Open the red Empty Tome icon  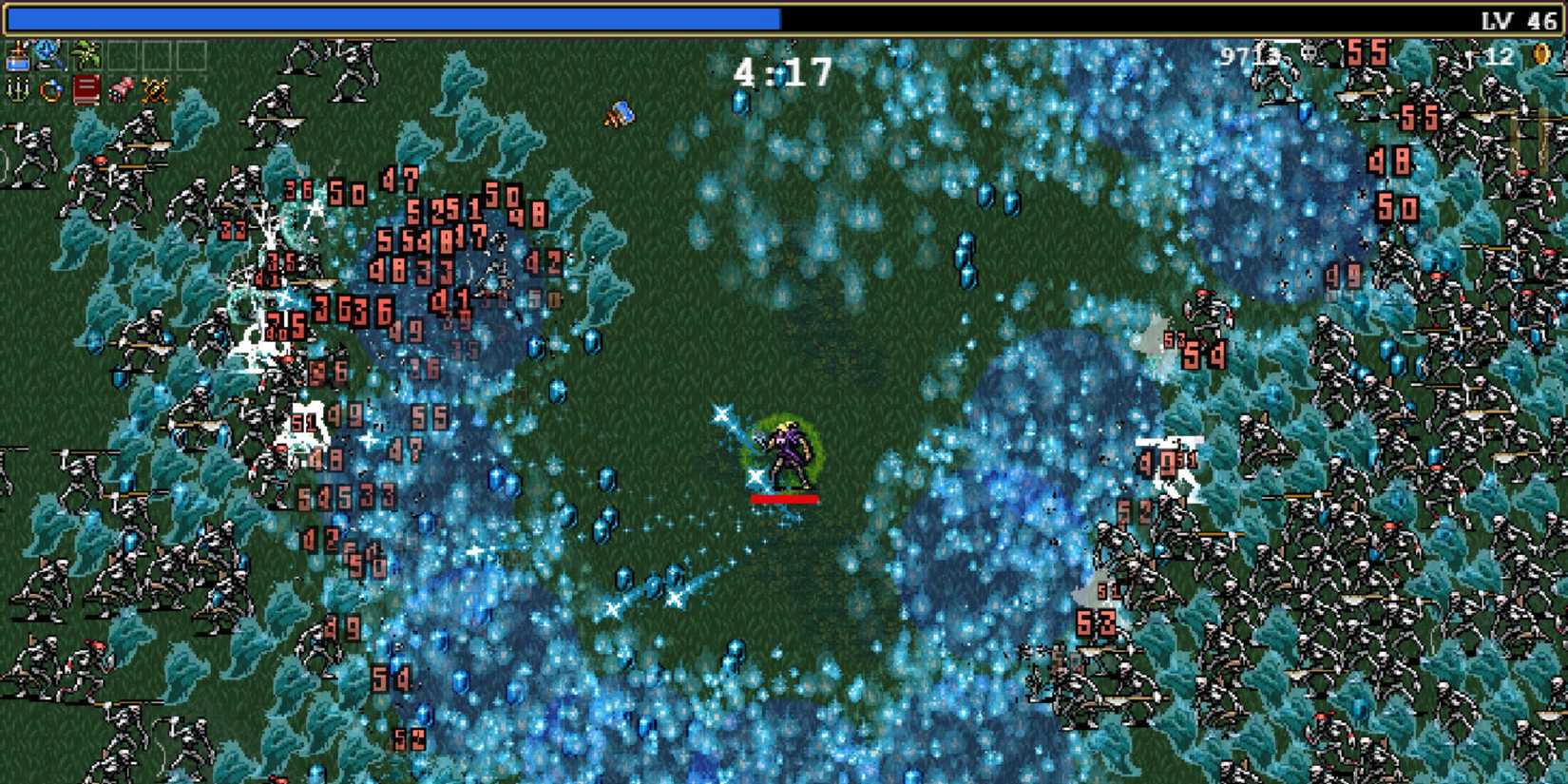click(x=85, y=90)
